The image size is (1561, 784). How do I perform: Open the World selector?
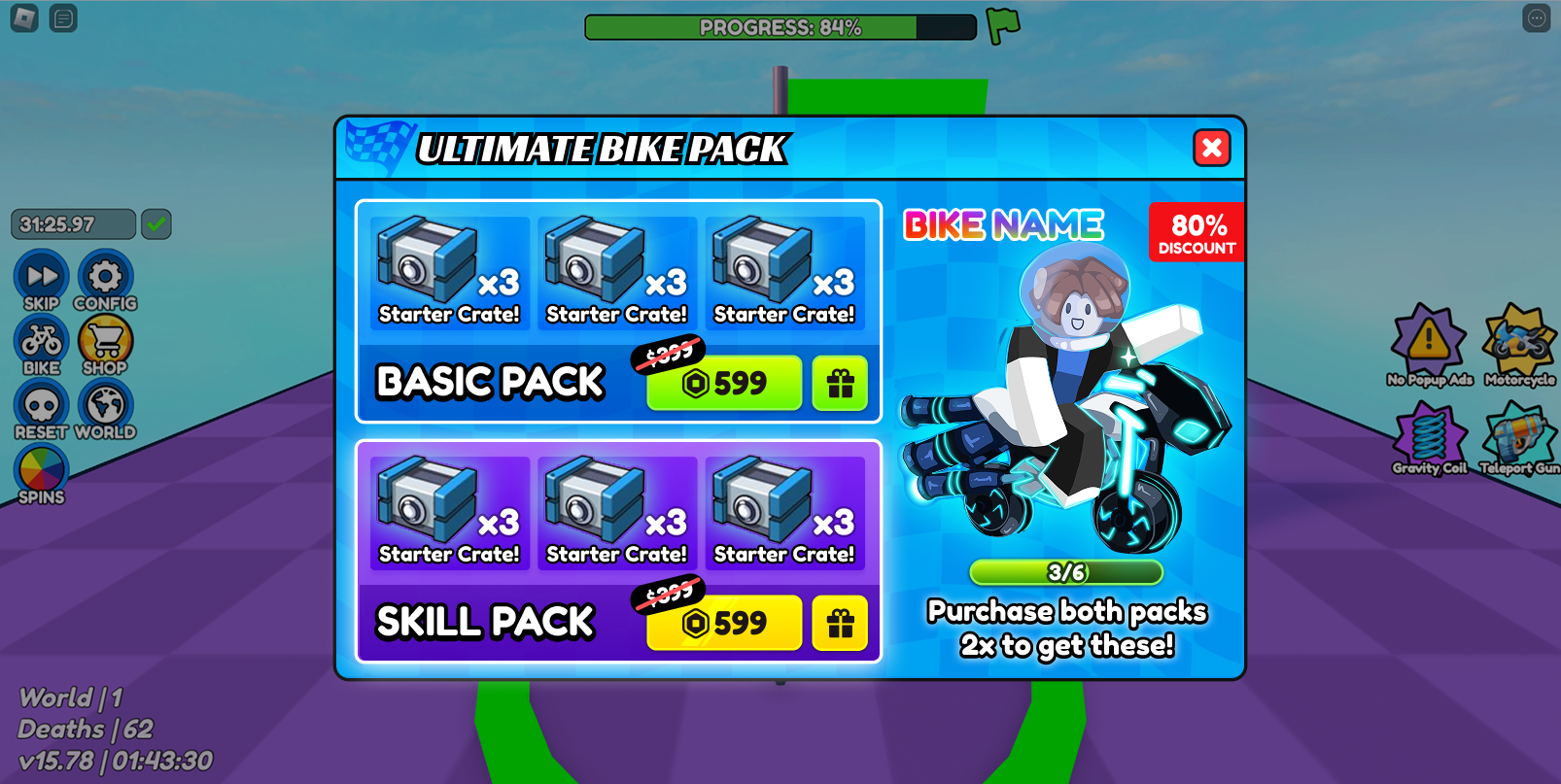coord(105,408)
